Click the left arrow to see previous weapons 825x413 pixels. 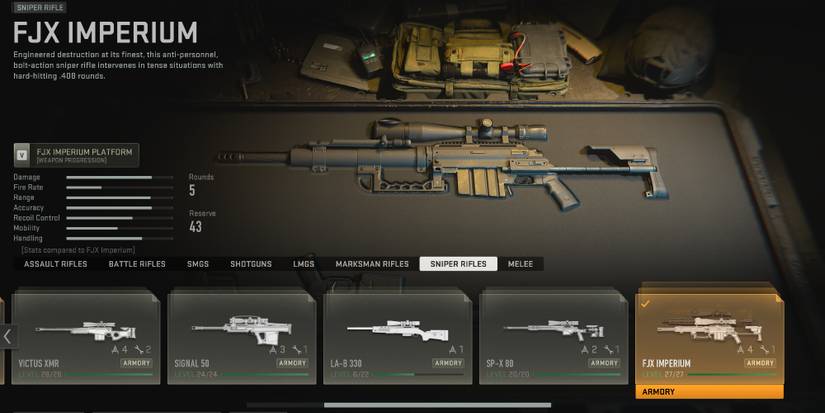(x=7, y=337)
